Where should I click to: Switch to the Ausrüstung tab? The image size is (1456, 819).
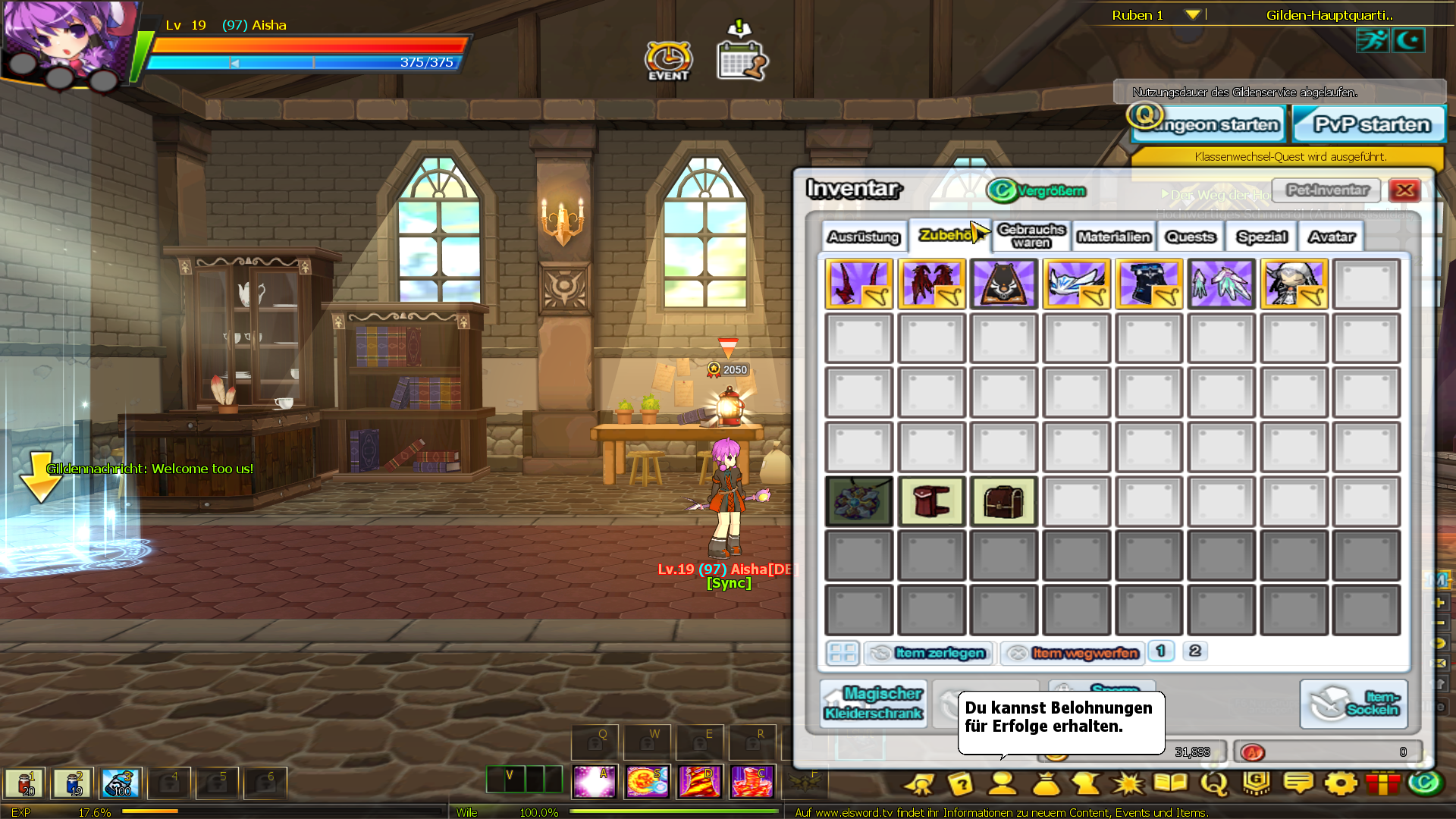863,237
